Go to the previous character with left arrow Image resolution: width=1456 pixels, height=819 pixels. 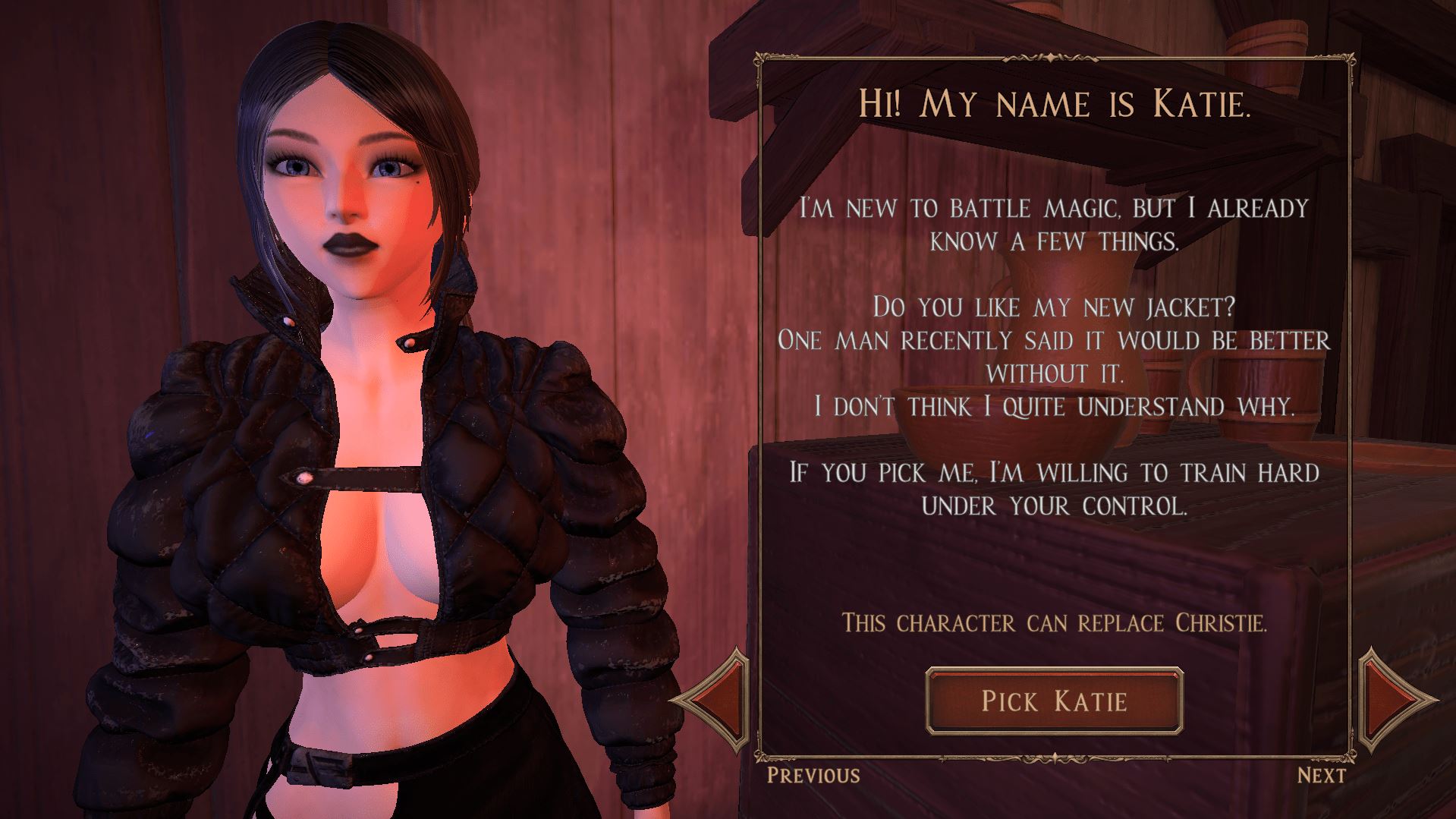[715, 698]
